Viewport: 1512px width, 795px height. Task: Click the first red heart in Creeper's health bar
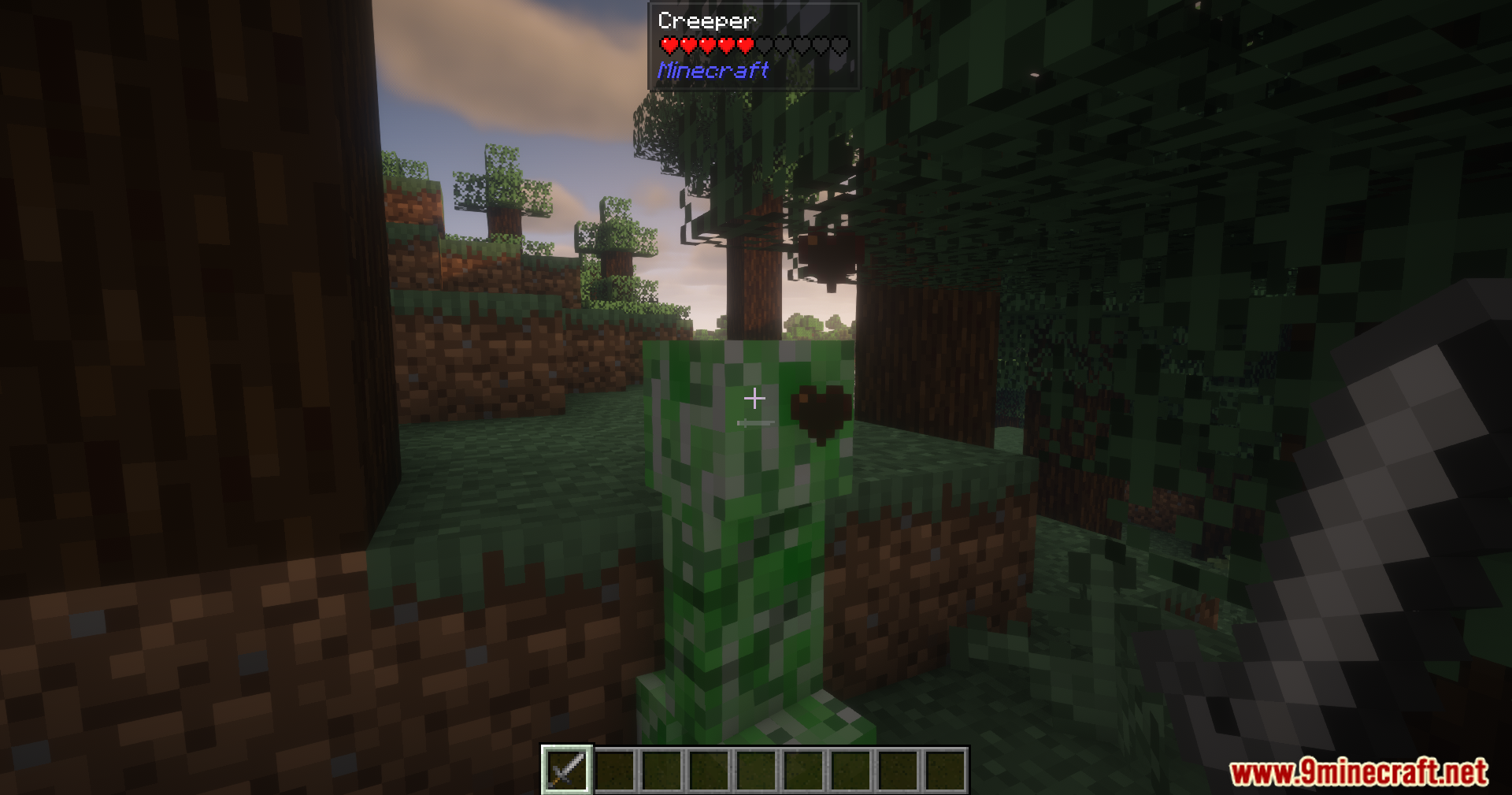[670, 45]
